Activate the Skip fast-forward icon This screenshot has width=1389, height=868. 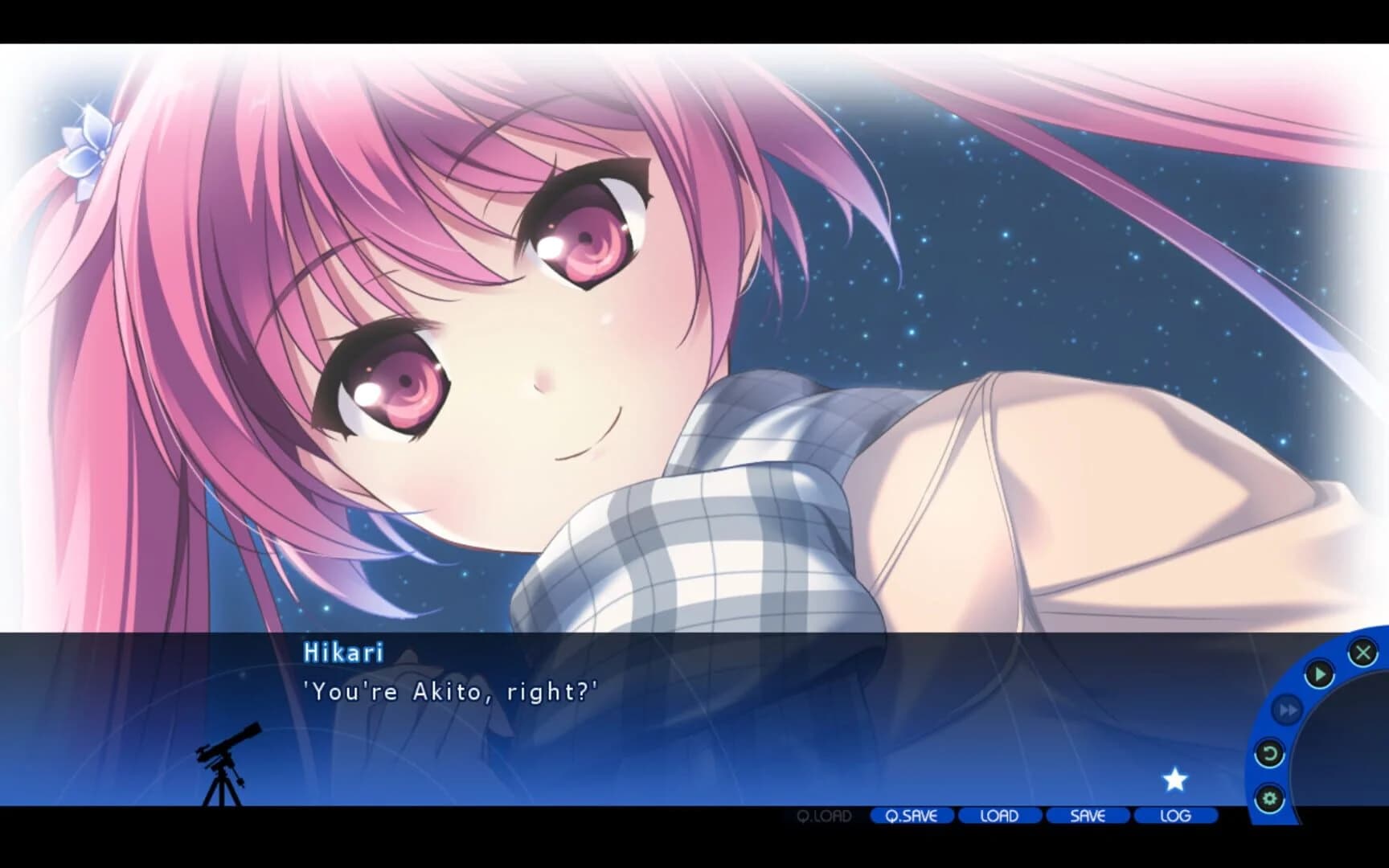pyautogui.click(x=1286, y=709)
